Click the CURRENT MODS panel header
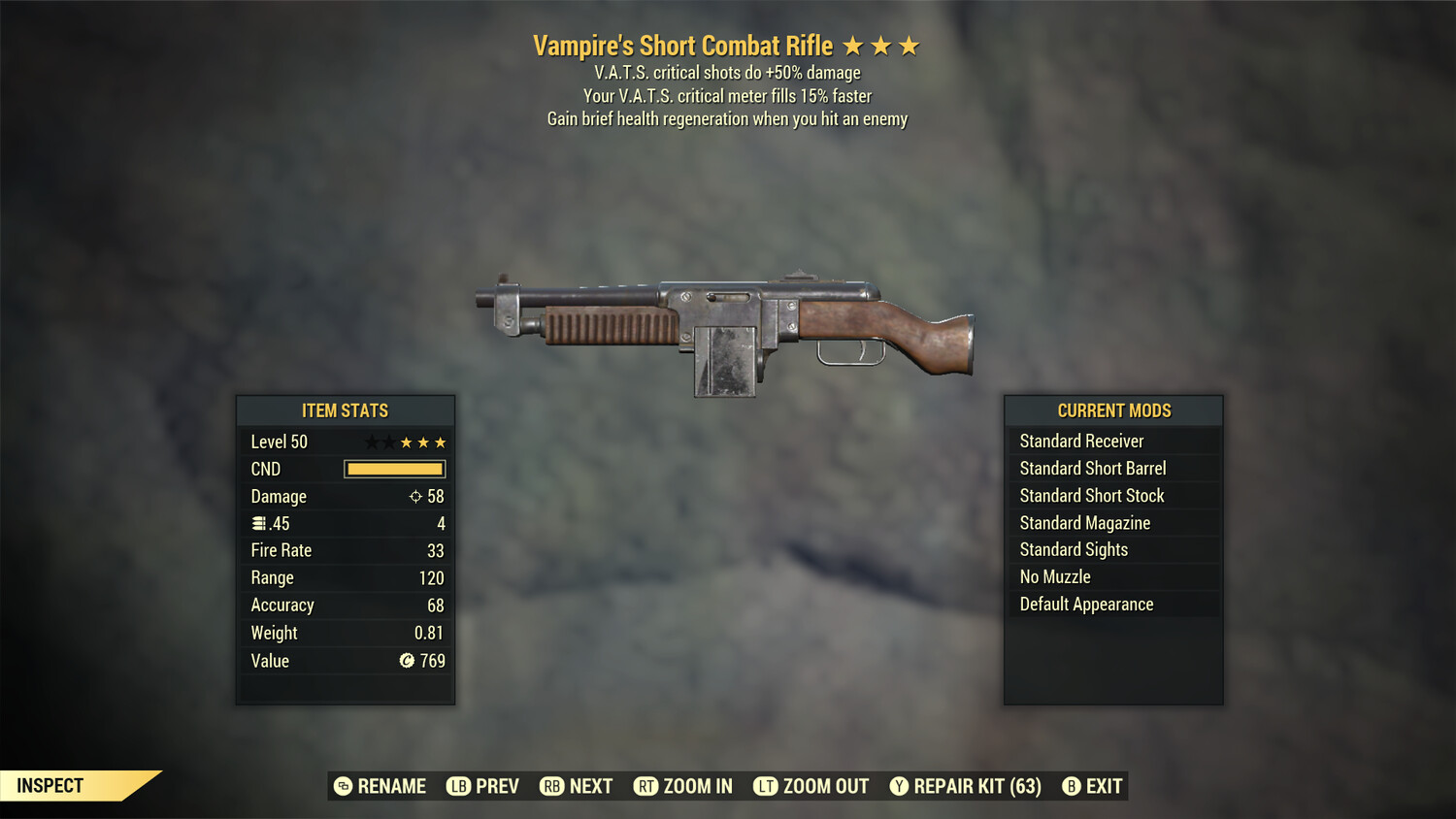The height and width of the screenshot is (819, 1456). point(1113,409)
